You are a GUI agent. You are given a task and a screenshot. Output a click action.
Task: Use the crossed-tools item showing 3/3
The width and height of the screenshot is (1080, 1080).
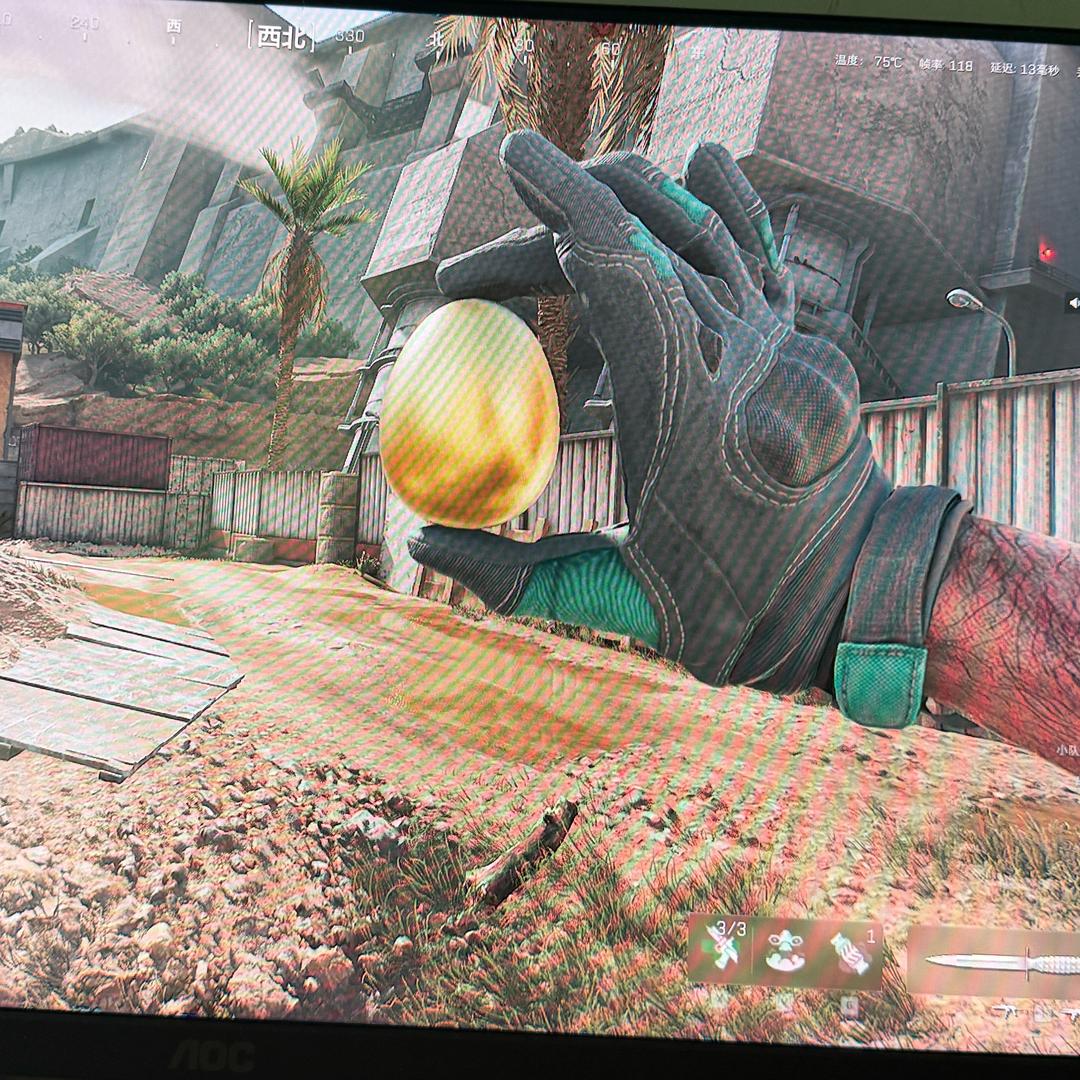(722, 948)
